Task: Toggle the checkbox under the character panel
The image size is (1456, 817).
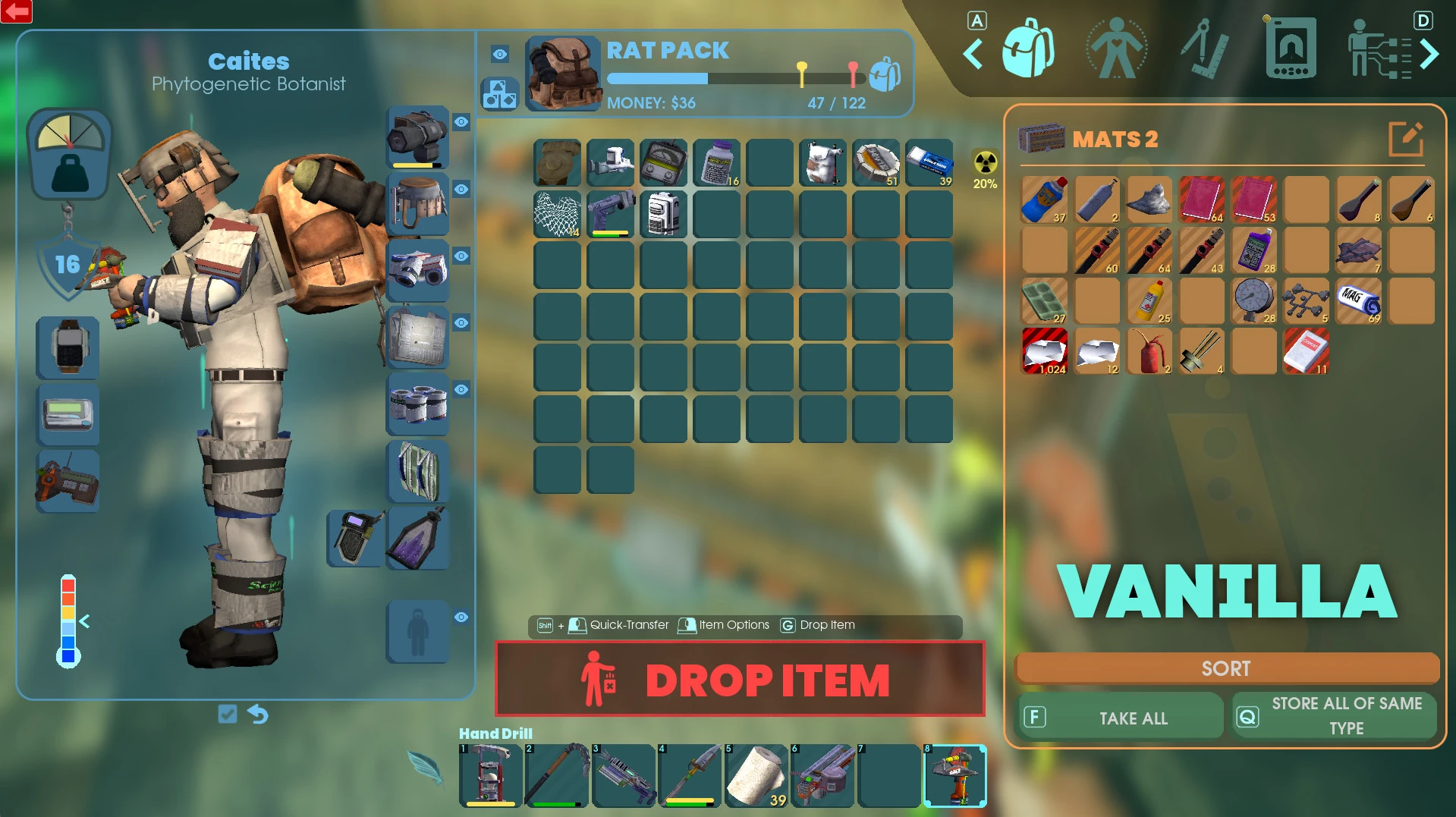Action: coord(227,714)
